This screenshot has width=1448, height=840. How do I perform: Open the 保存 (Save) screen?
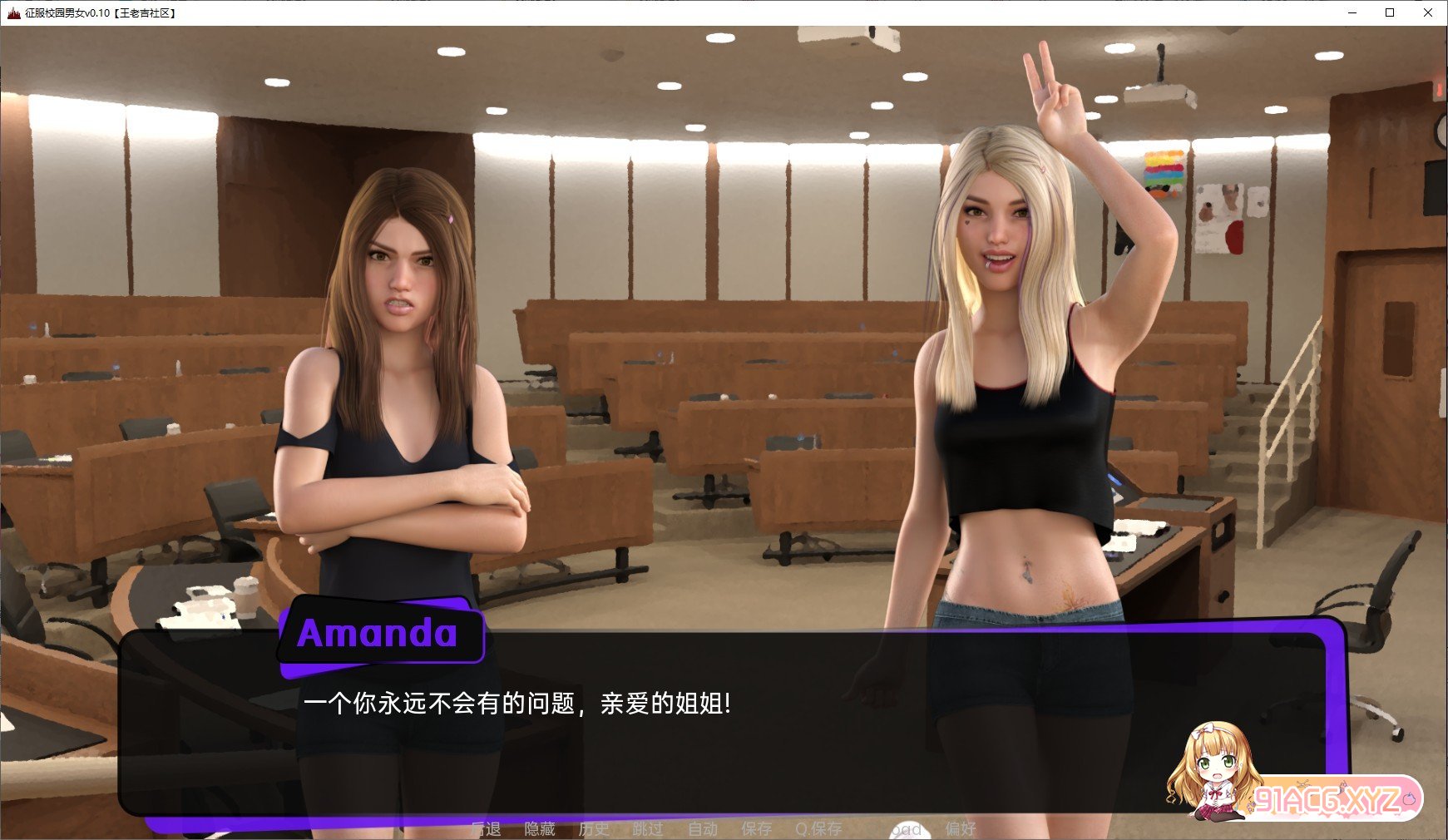757,829
